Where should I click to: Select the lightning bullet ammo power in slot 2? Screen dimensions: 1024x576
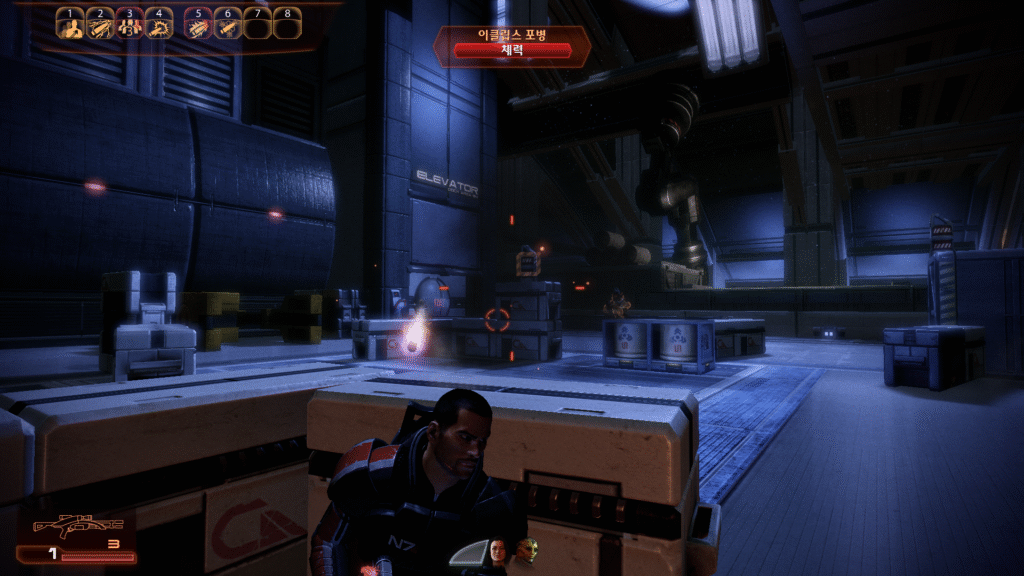point(98,27)
